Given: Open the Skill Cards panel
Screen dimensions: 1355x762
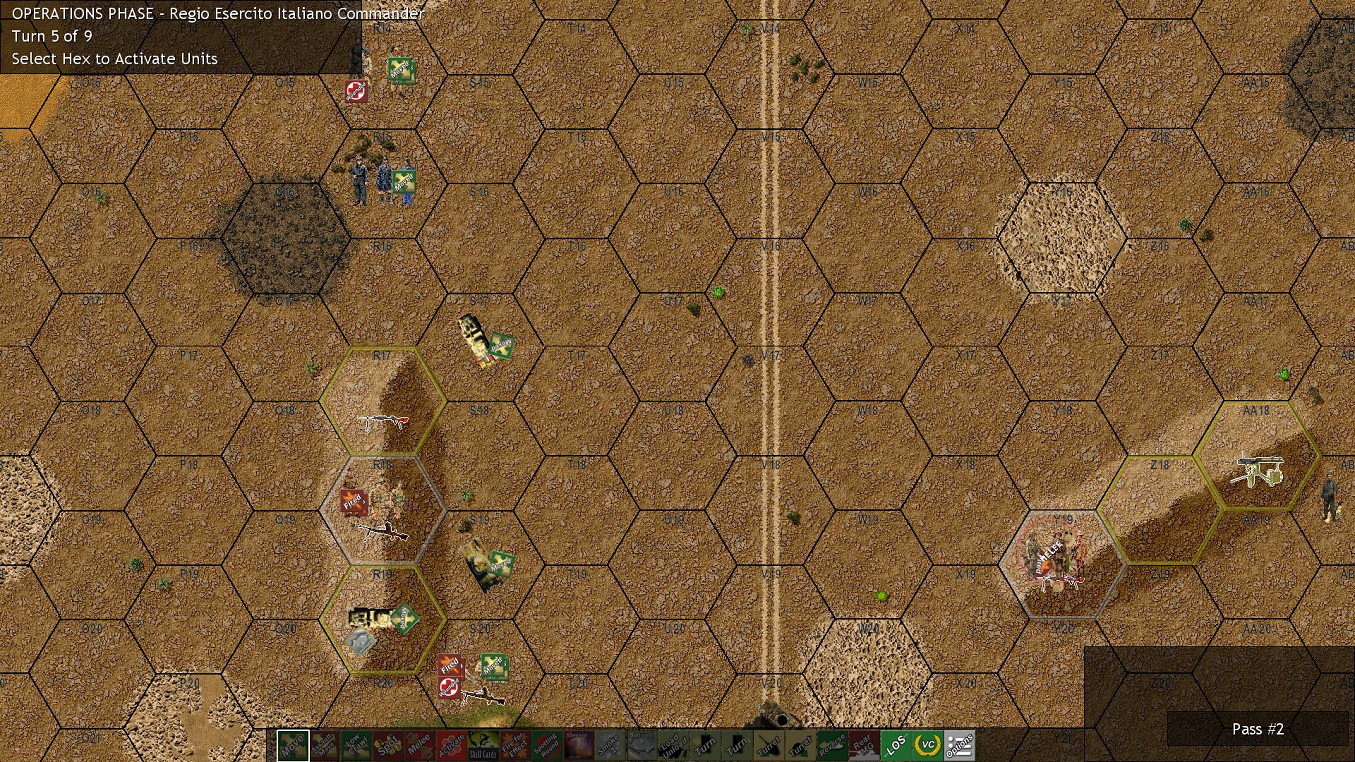Looking at the screenshot, I should tap(481, 746).
